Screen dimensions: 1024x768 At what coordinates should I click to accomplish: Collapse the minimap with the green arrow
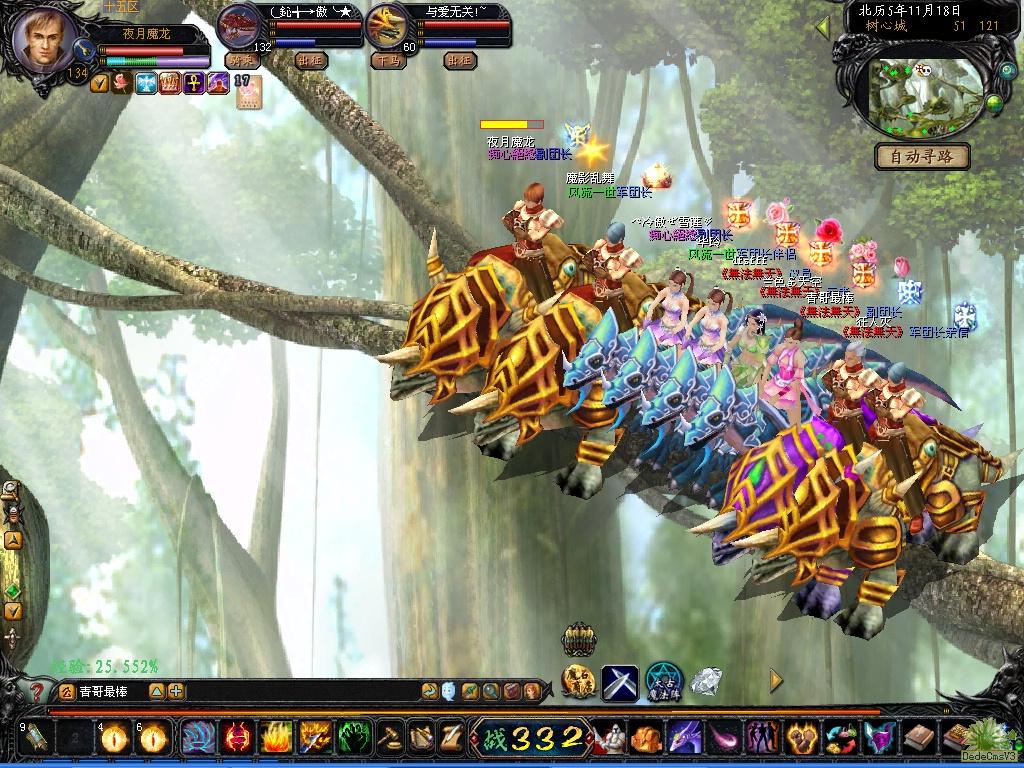[822, 27]
